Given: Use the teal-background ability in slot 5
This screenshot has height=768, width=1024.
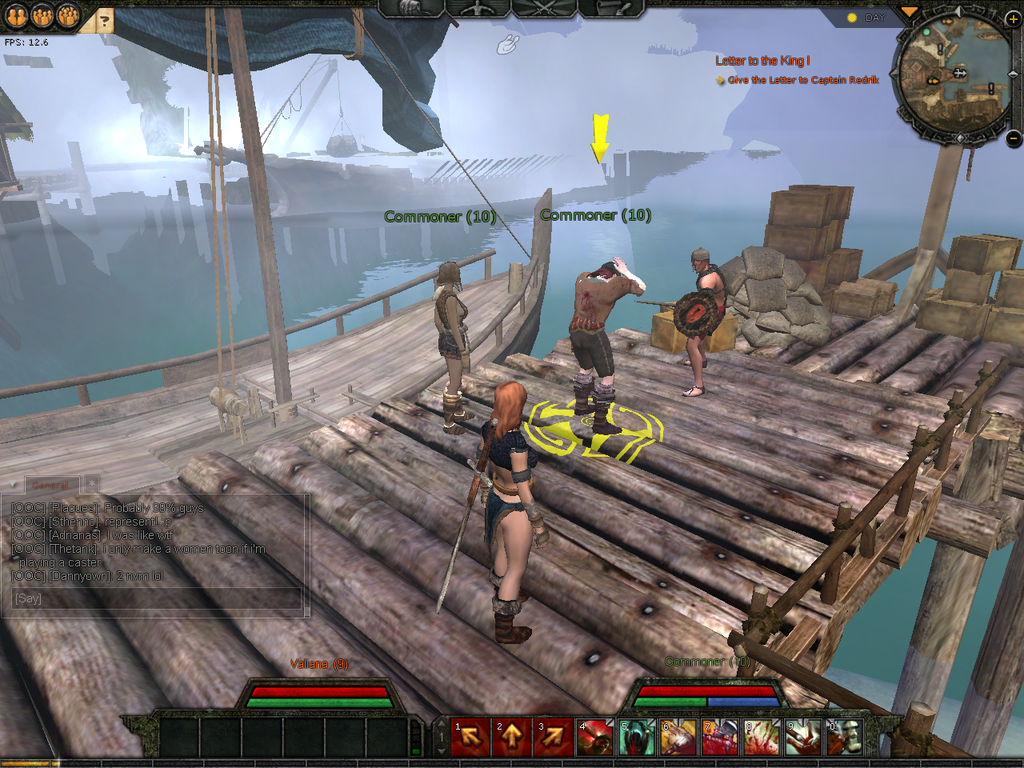Looking at the screenshot, I should pos(637,738).
